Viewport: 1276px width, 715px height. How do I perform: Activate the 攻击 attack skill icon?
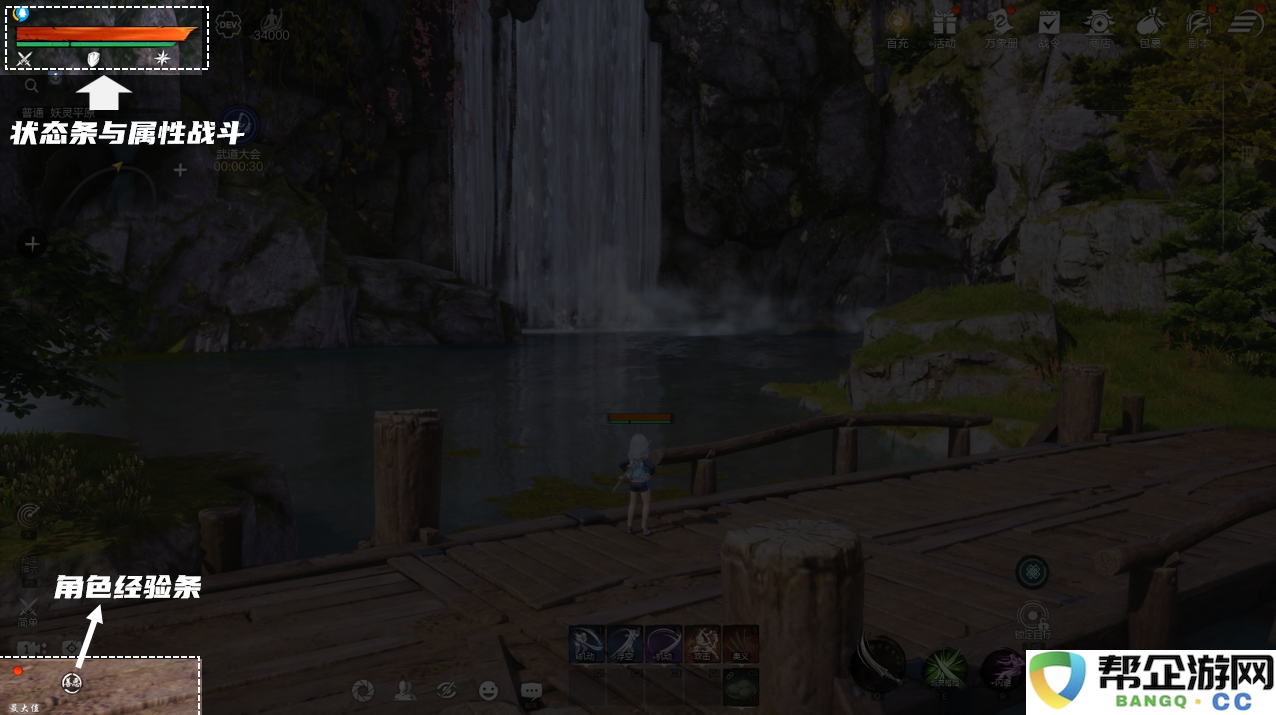tap(702, 644)
